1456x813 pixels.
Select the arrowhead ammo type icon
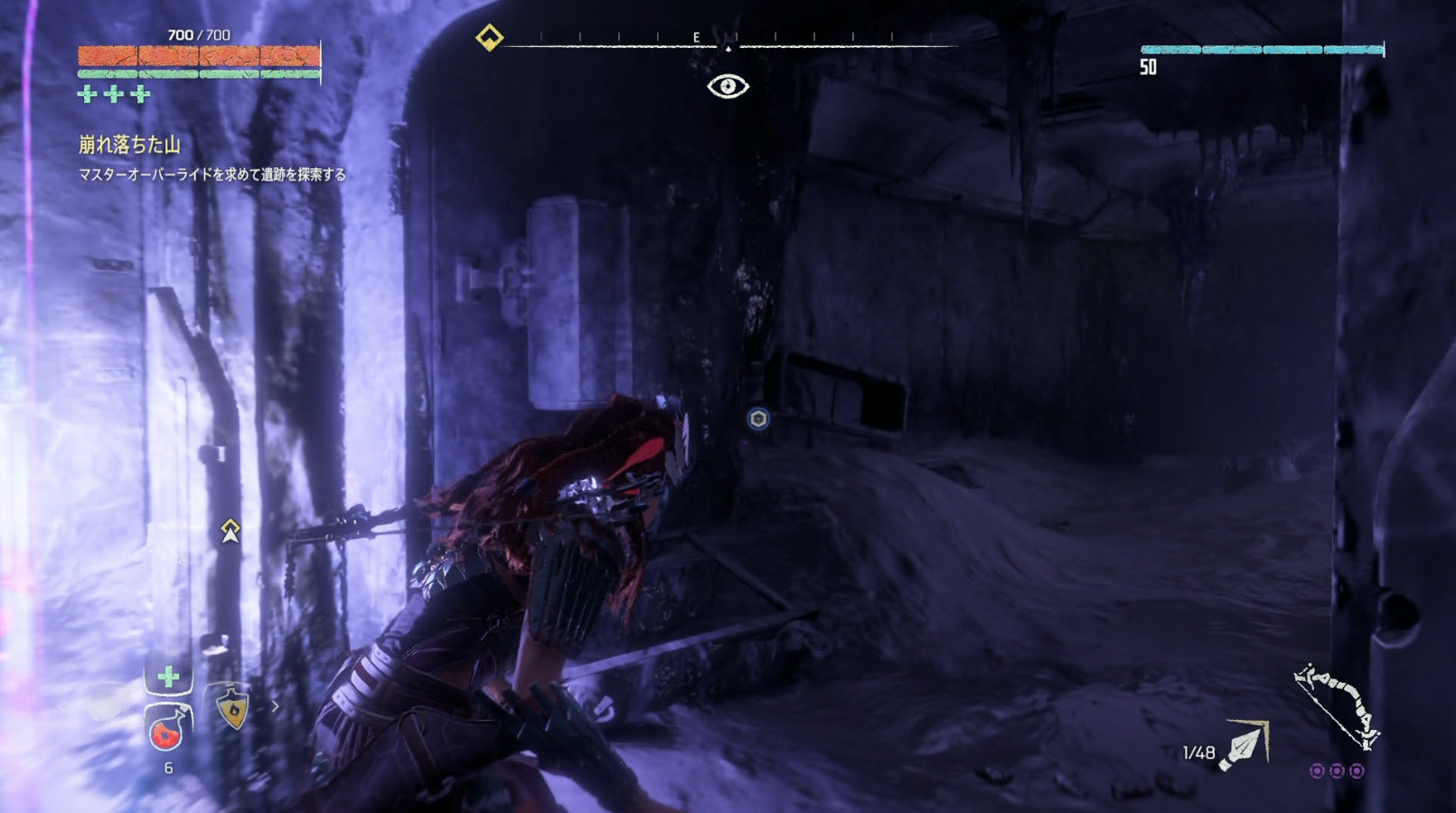pos(1245,746)
